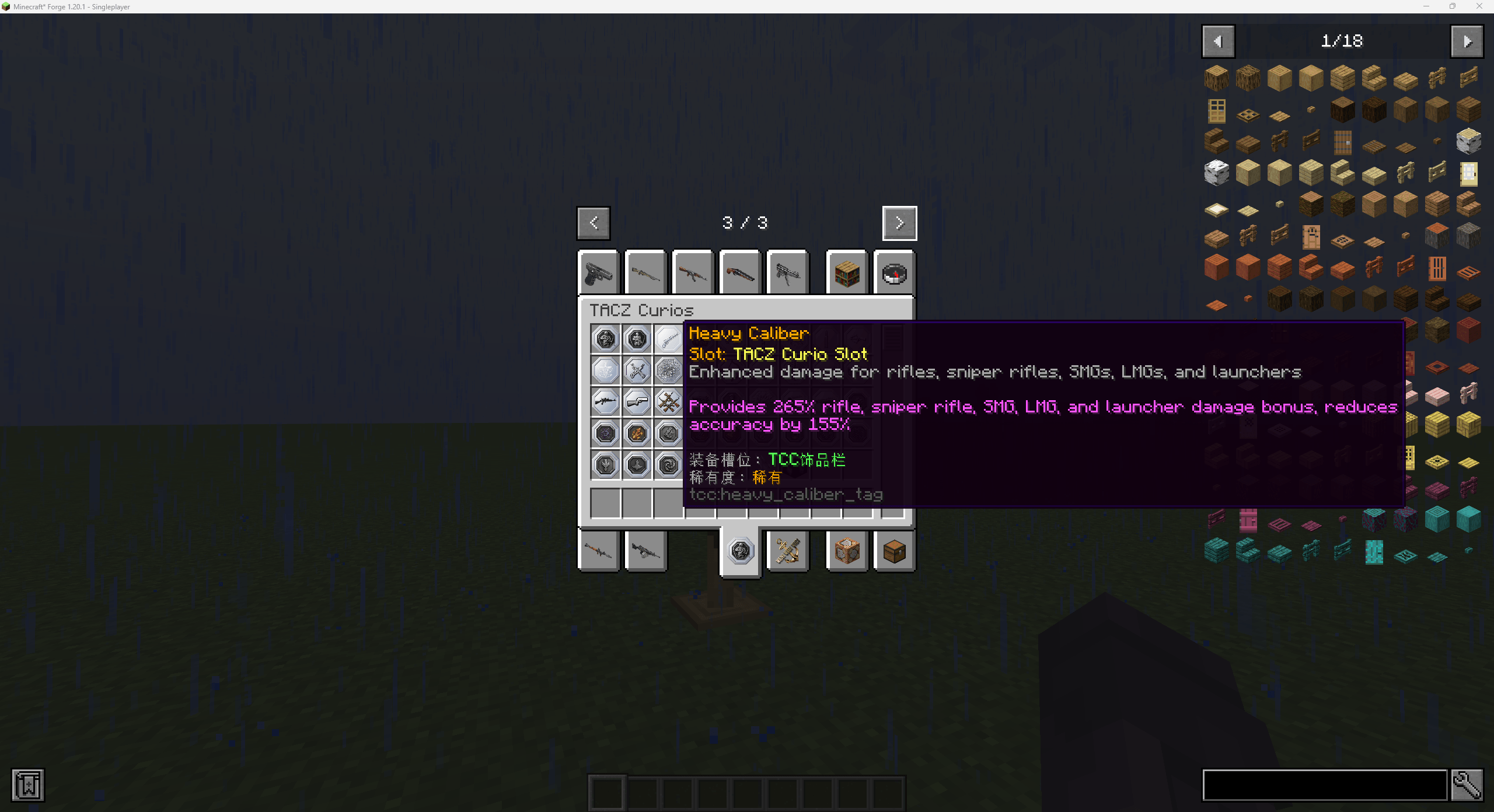Screen dimensions: 1494x812
Task: Open the chest tab at the bottom right
Action: click(894, 551)
